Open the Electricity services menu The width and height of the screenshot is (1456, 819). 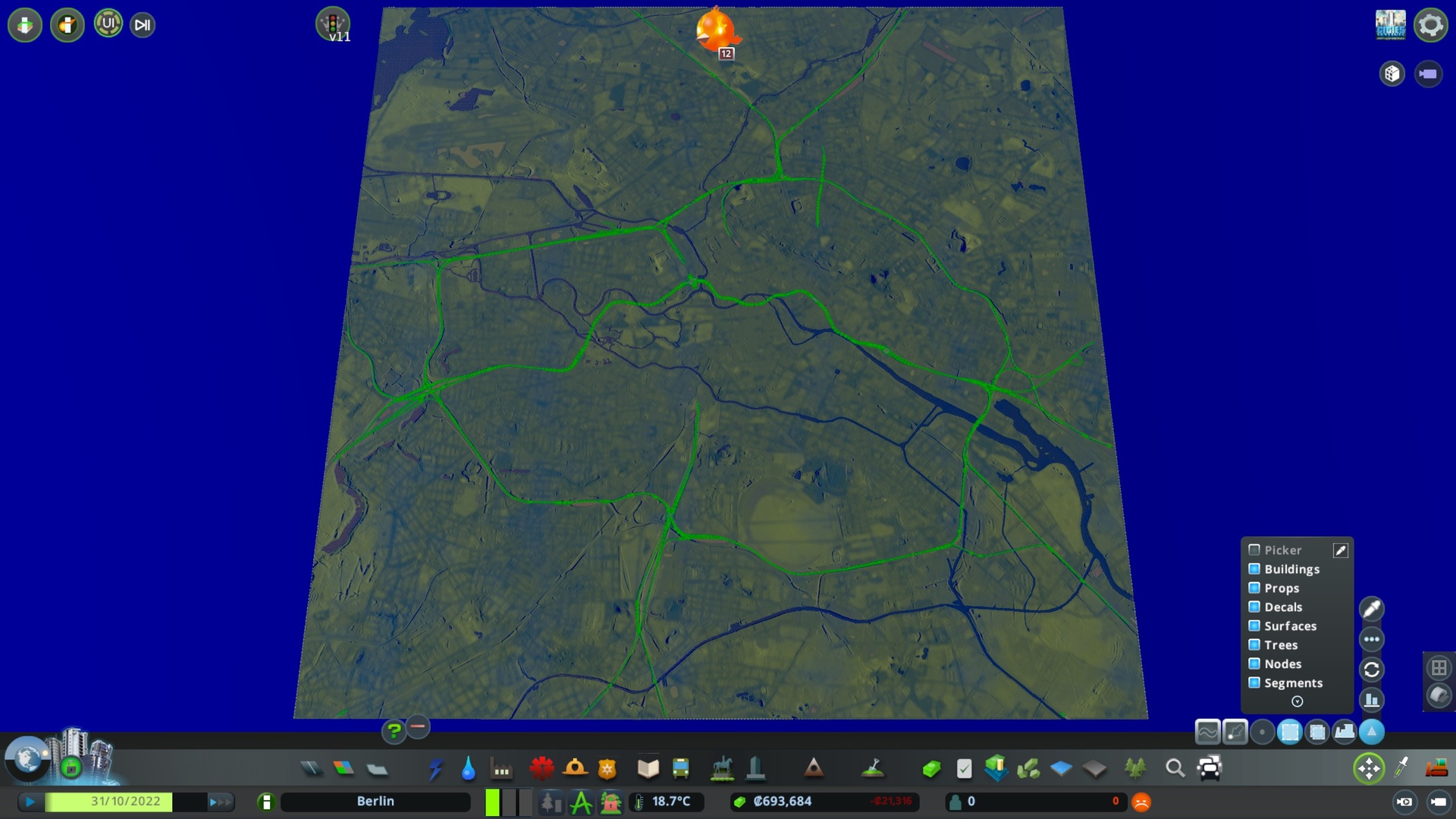[435, 768]
